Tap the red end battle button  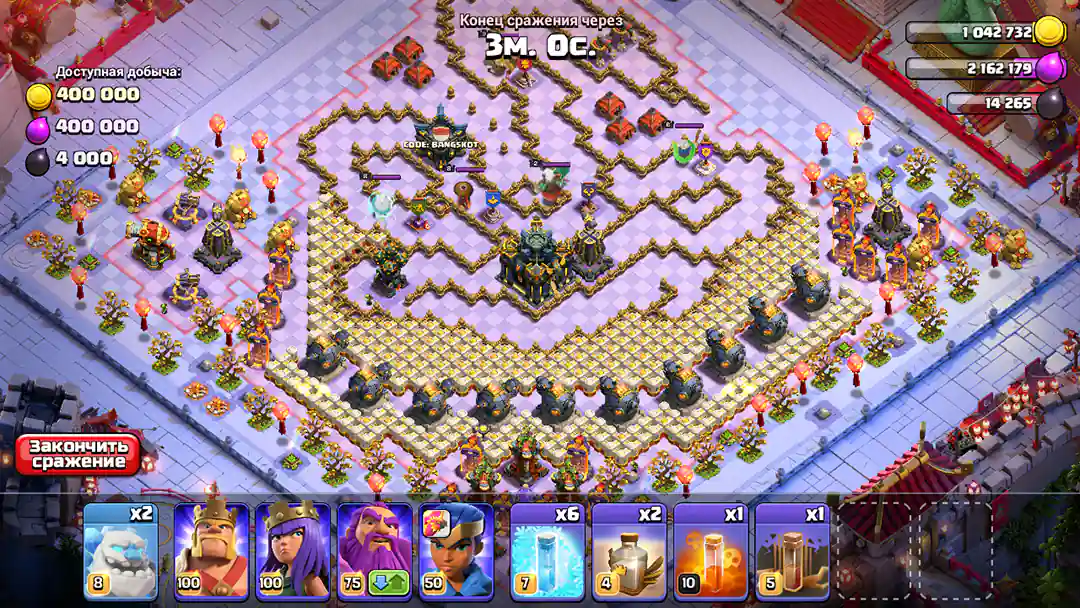[78, 454]
